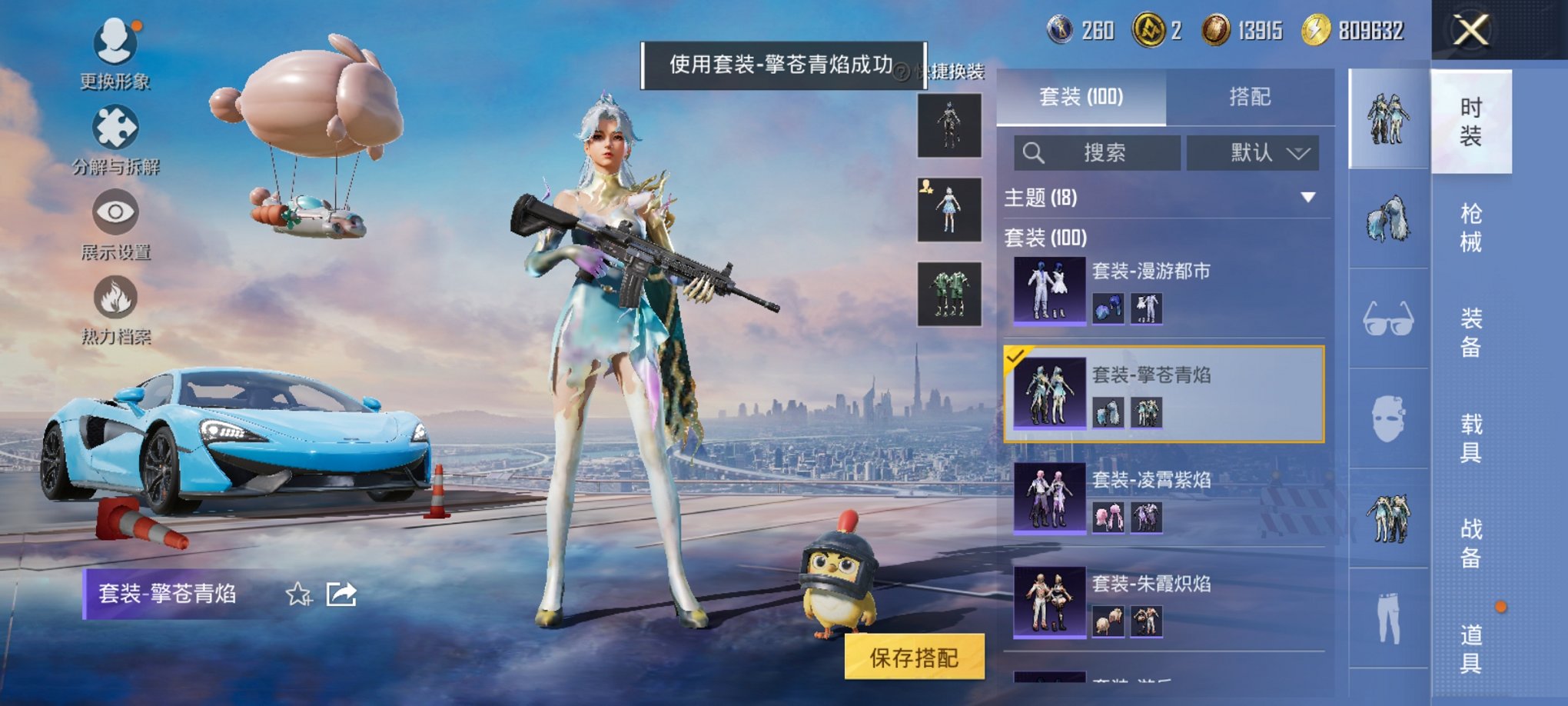Expand the 套装 (100) section
This screenshot has height=706, width=1568.
[1045, 238]
